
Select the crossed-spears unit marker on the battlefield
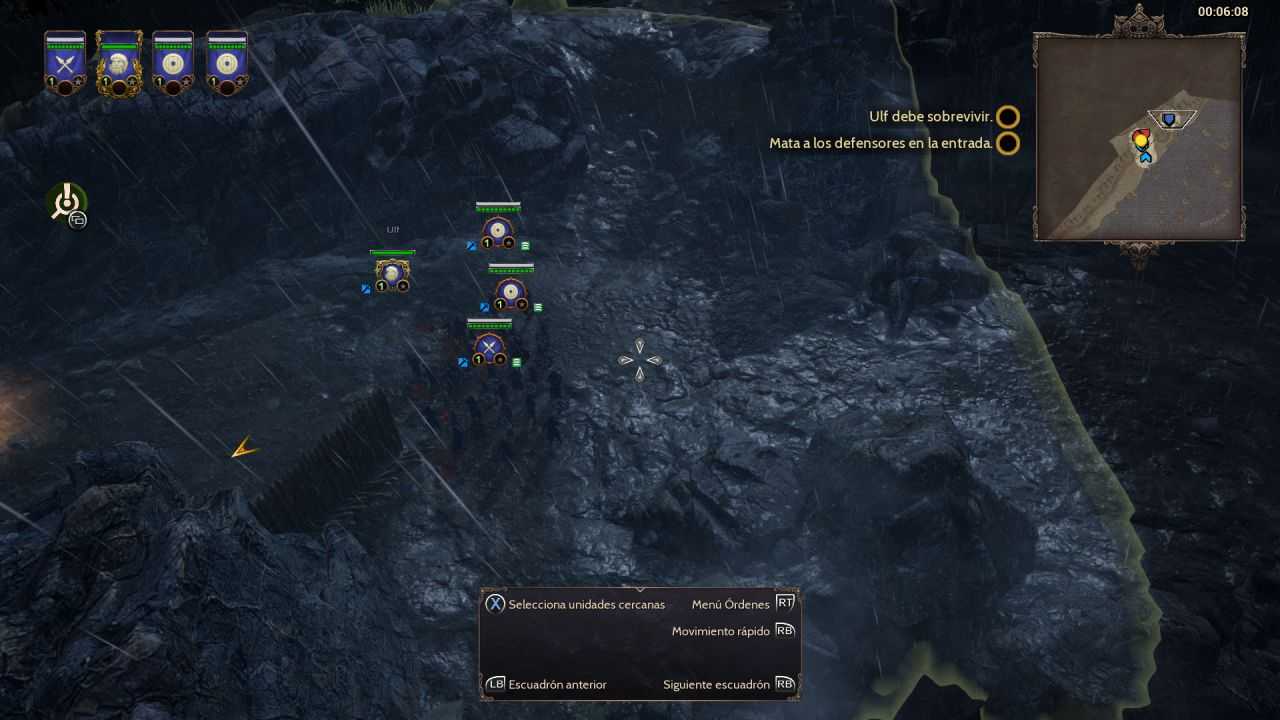point(488,347)
